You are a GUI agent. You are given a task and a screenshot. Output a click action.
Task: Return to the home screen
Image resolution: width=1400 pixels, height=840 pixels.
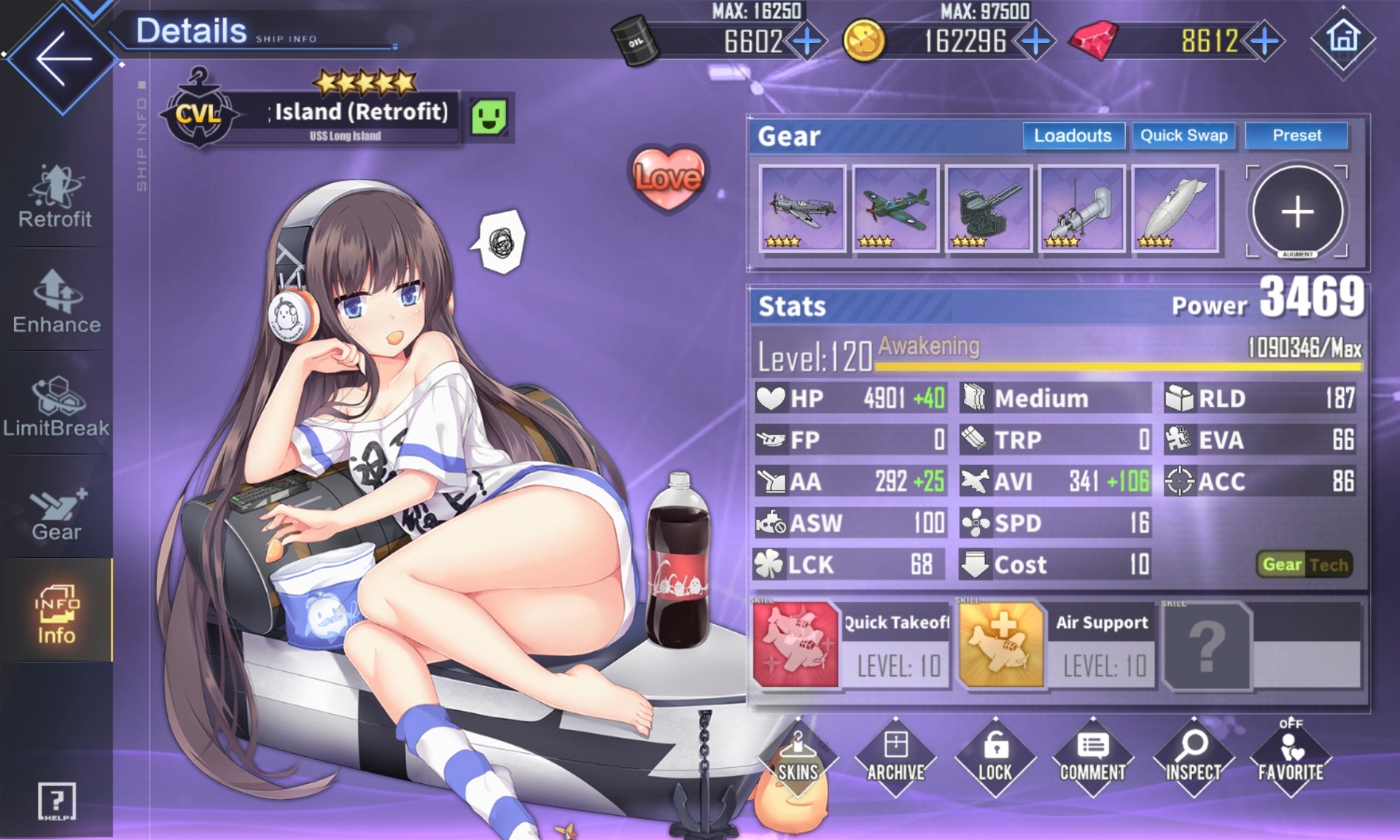(x=1343, y=38)
